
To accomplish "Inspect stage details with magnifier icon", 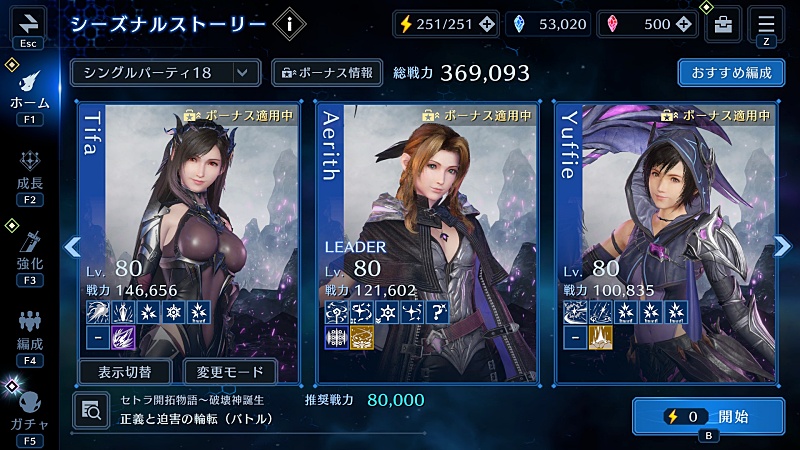I will pyautogui.click(x=90, y=408).
